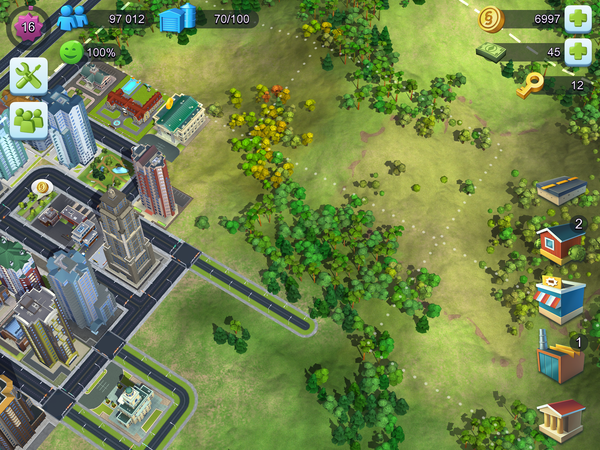Open the road building menu
Image resolution: width=600 pixels, height=450 pixels.
pyautogui.click(x=560, y=189)
